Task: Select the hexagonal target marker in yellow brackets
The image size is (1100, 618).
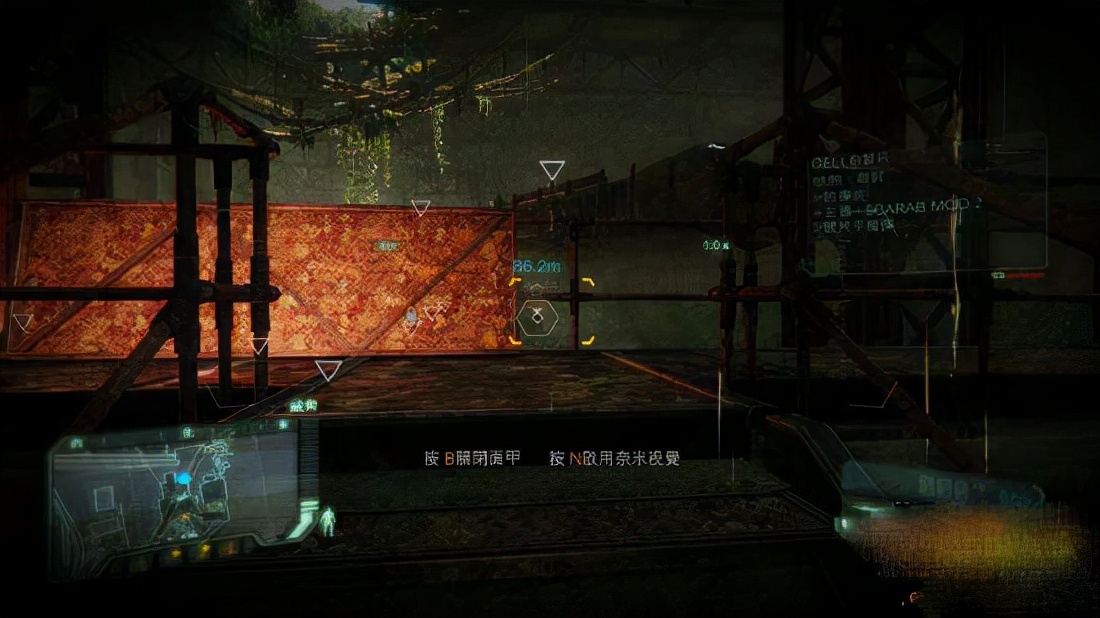Action: coord(538,318)
